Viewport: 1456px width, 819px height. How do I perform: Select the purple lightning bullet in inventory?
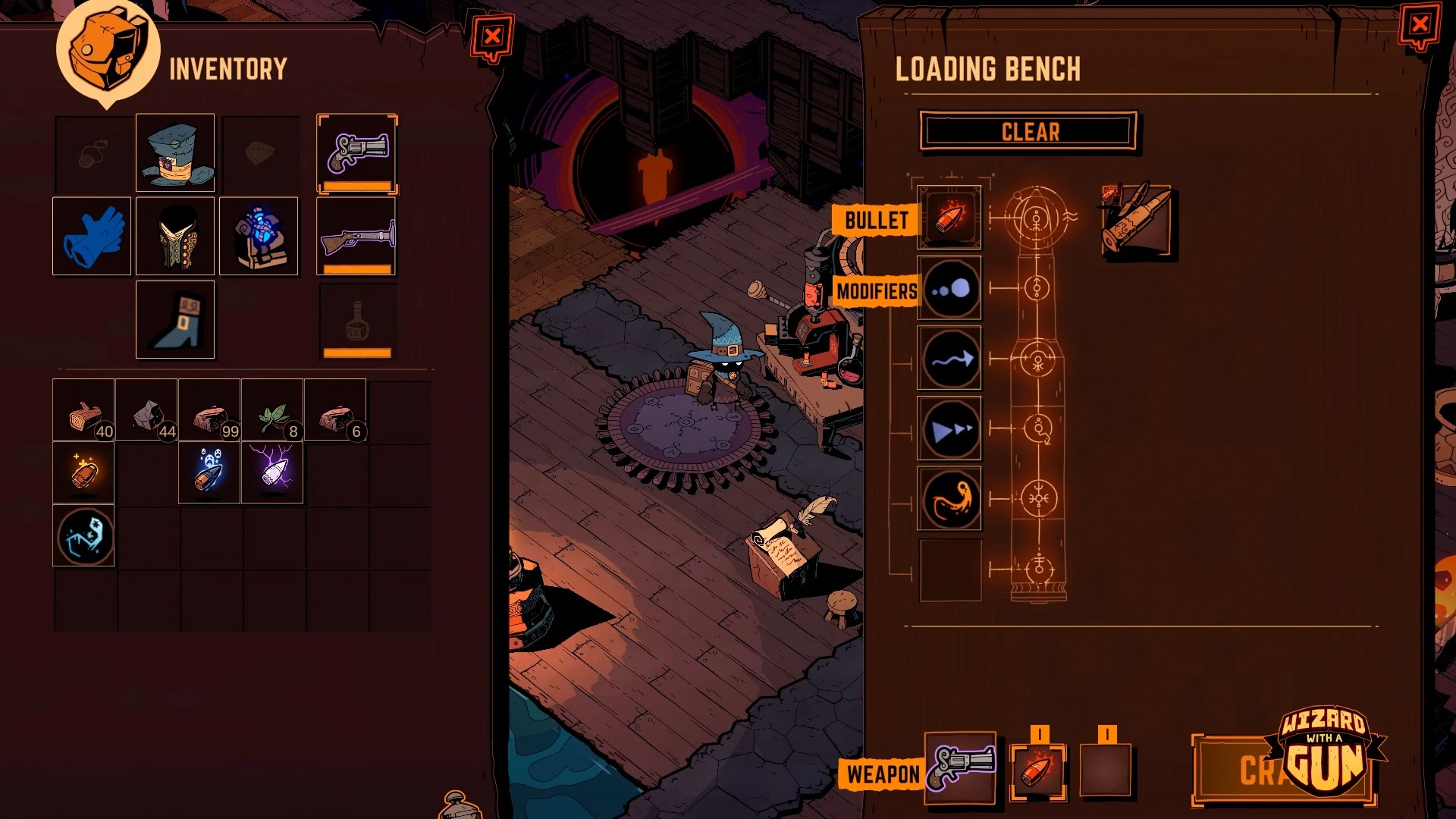(272, 473)
